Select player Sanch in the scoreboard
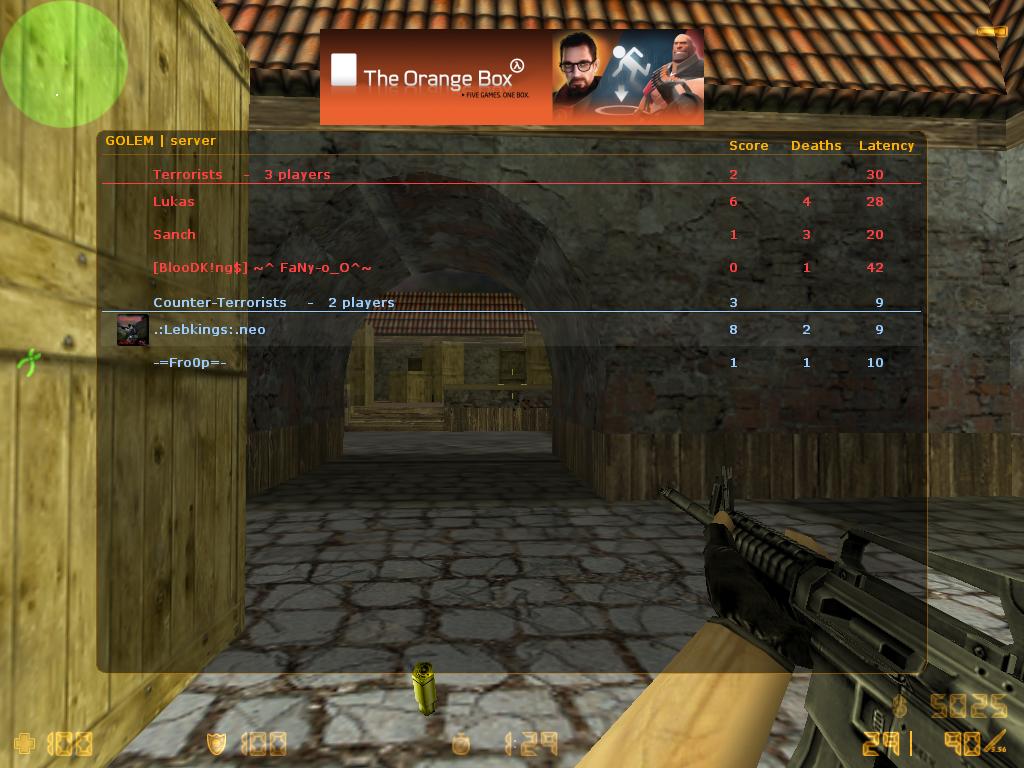Viewport: 1024px width, 768px height. (175, 235)
